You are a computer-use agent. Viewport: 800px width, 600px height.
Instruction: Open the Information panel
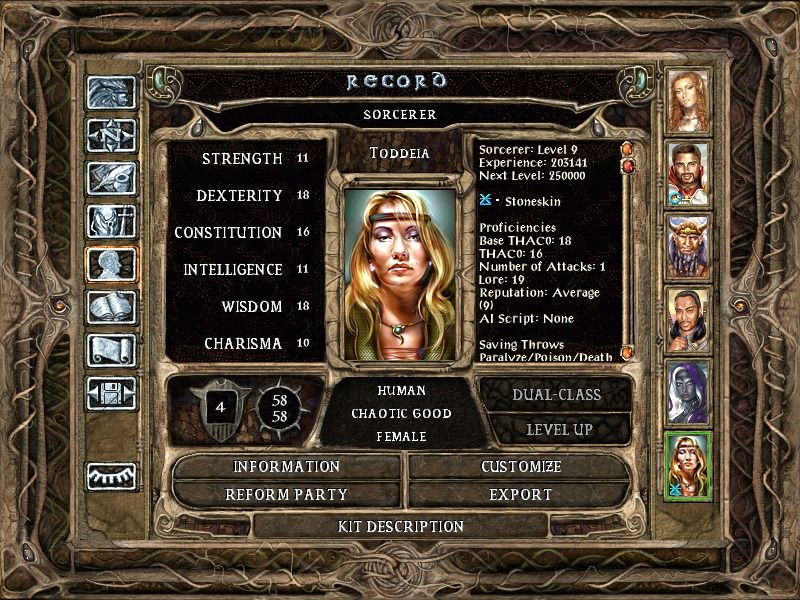click(286, 467)
